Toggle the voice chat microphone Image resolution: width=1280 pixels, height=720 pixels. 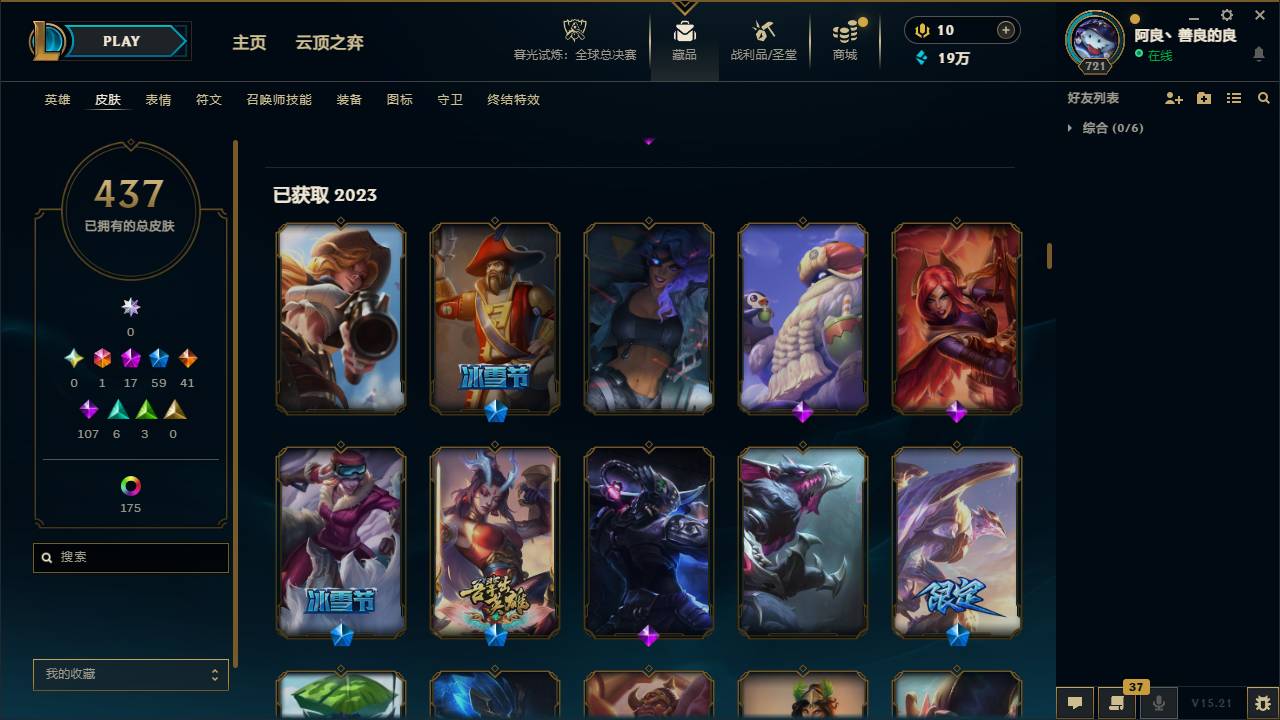1159,703
